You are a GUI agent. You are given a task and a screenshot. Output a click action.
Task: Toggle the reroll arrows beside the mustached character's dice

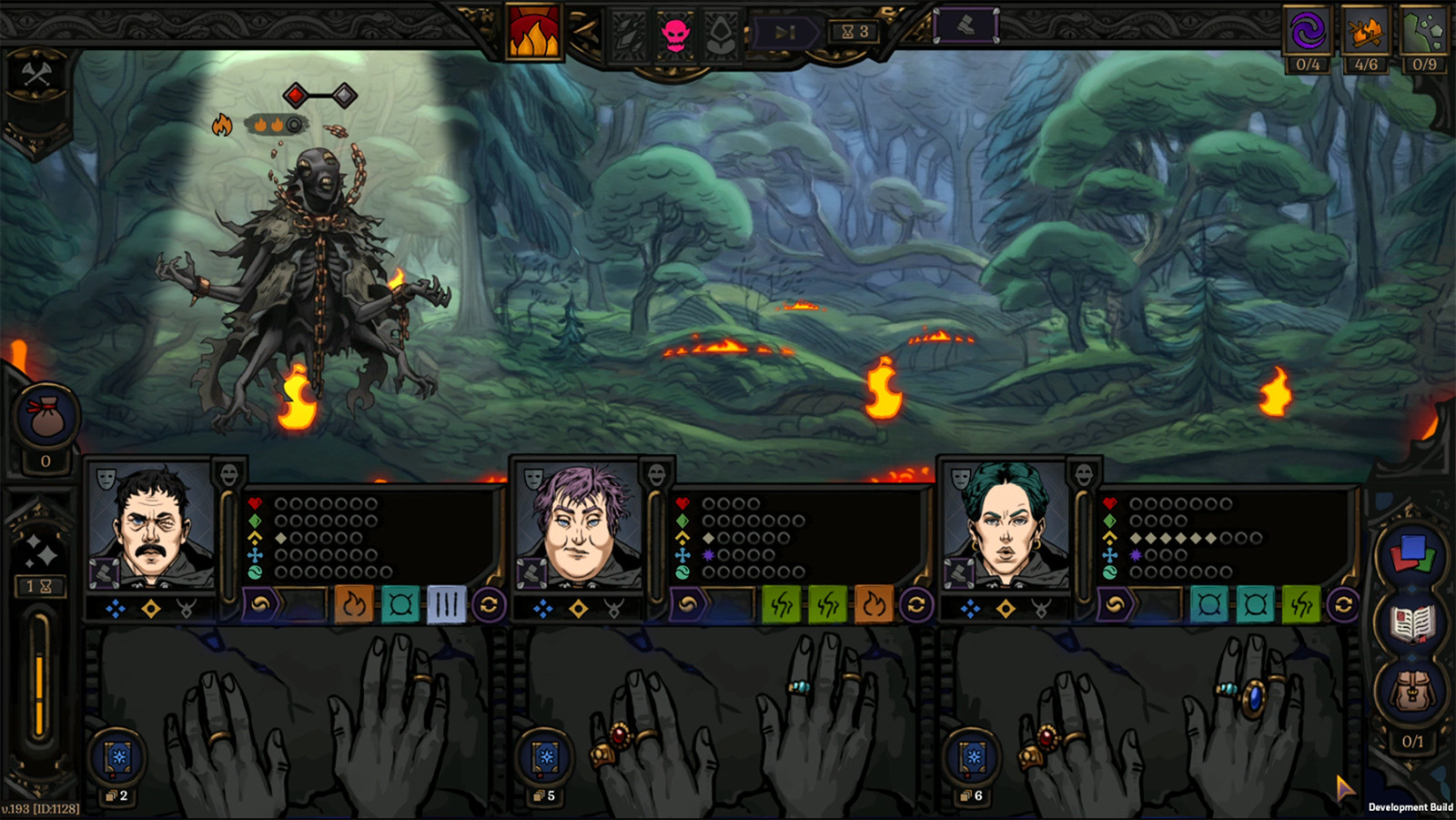488,602
